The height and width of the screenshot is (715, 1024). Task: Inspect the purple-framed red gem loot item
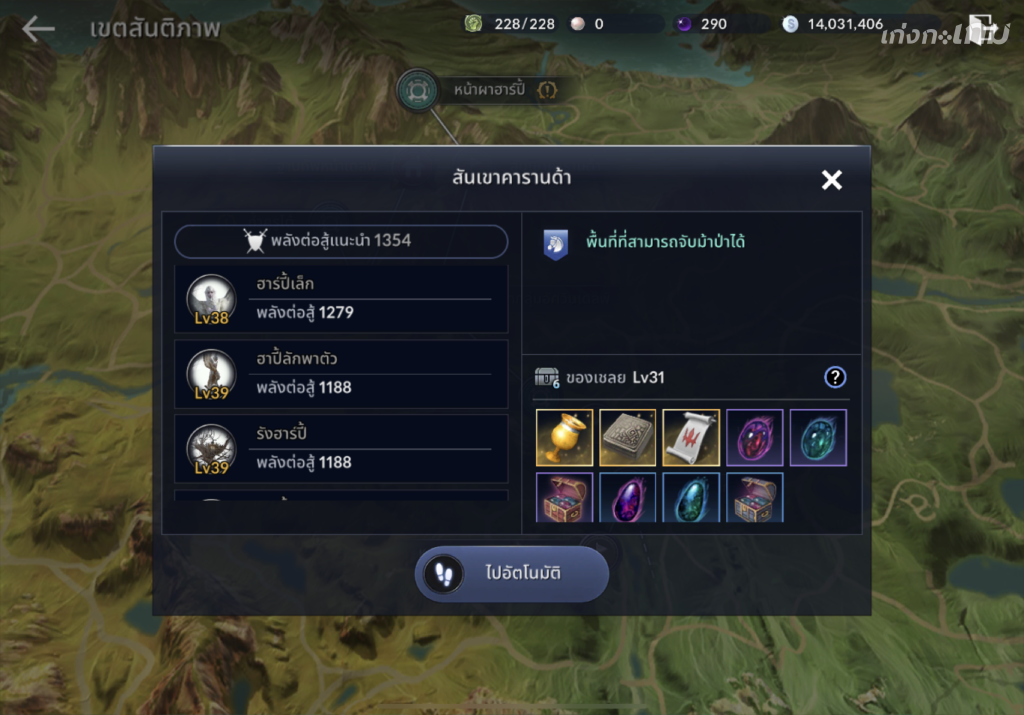coord(754,437)
